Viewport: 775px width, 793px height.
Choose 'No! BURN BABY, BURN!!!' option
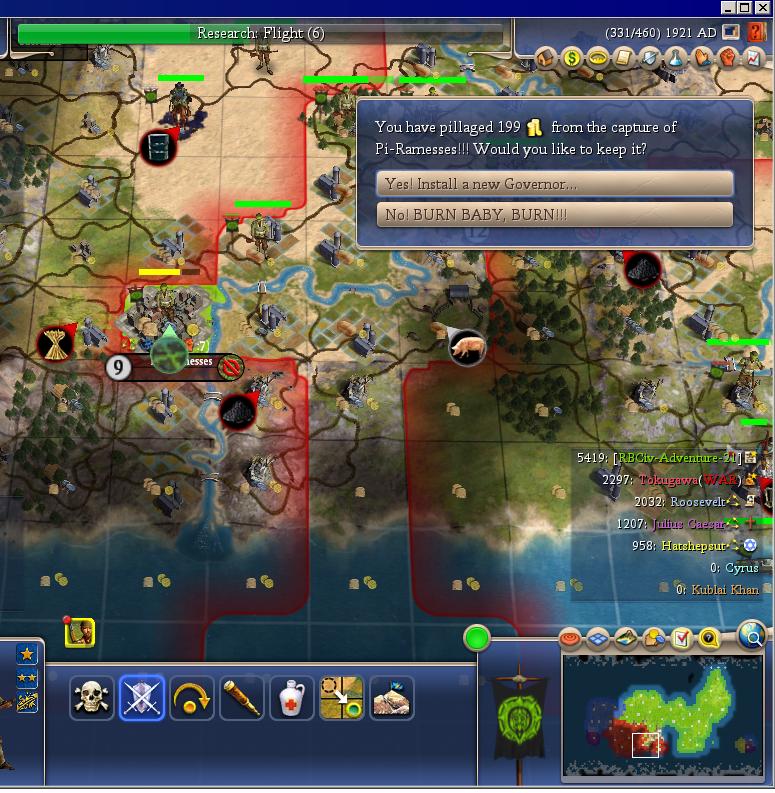click(555, 215)
